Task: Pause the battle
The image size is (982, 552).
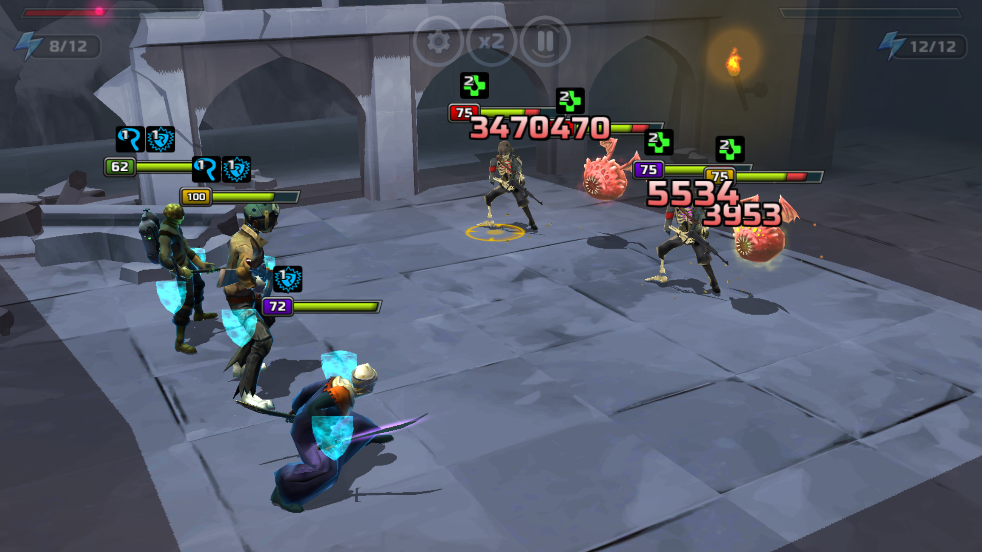Action: [545, 42]
